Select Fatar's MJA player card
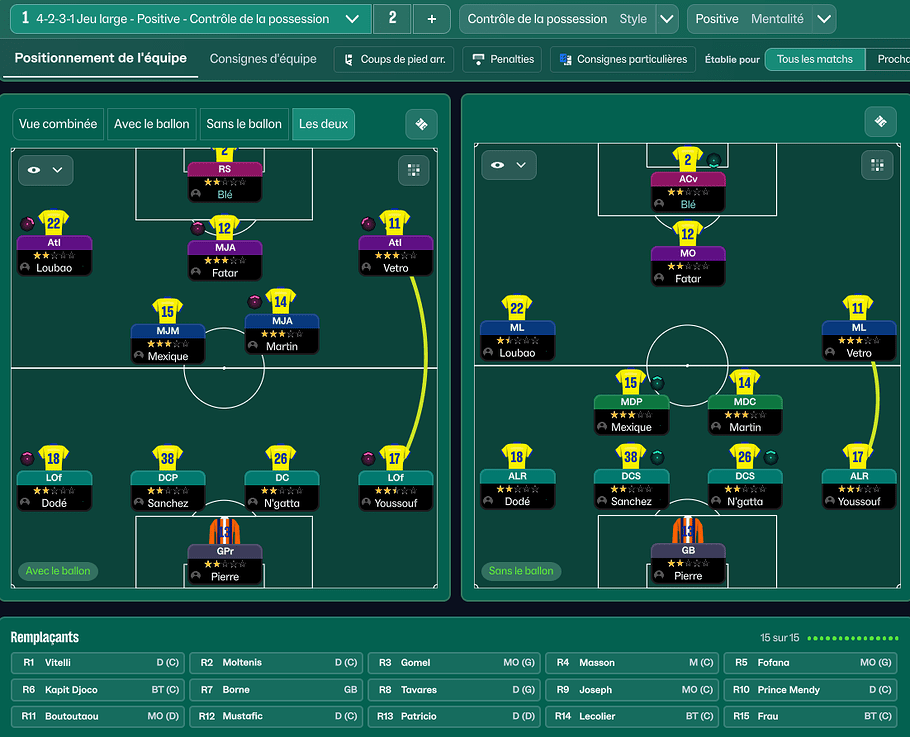Image resolution: width=910 pixels, height=737 pixels. click(225, 259)
